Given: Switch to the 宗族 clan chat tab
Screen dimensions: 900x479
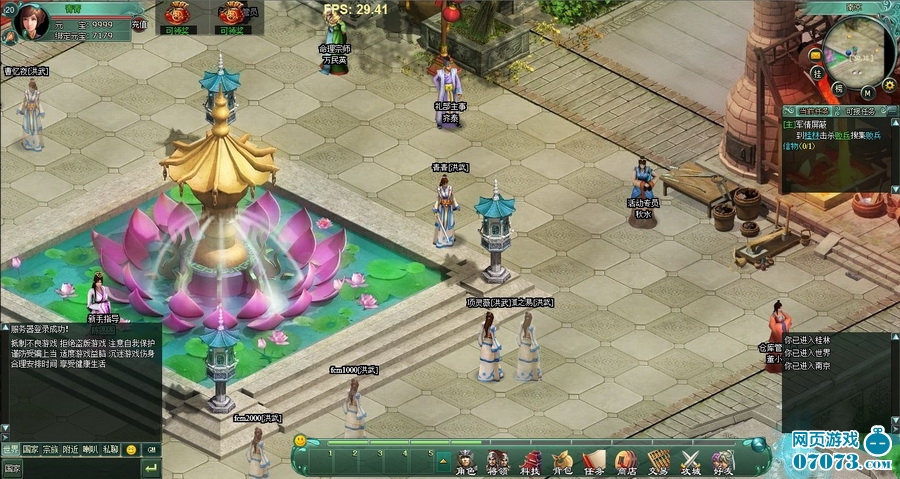Looking at the screenshot, I should click(x=50, y=450).
